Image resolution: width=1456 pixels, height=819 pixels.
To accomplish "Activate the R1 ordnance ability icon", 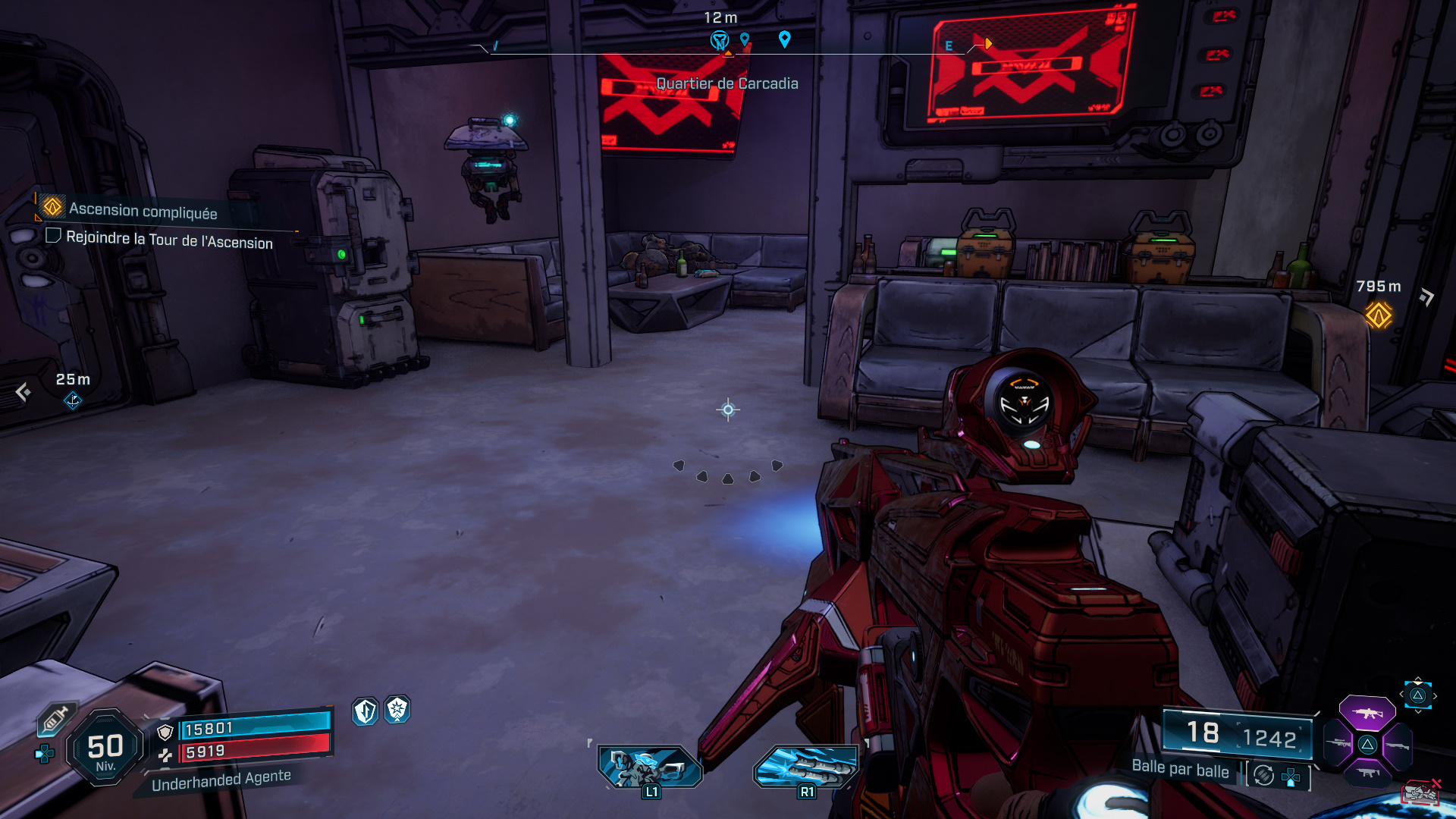I will coord(806,767).
